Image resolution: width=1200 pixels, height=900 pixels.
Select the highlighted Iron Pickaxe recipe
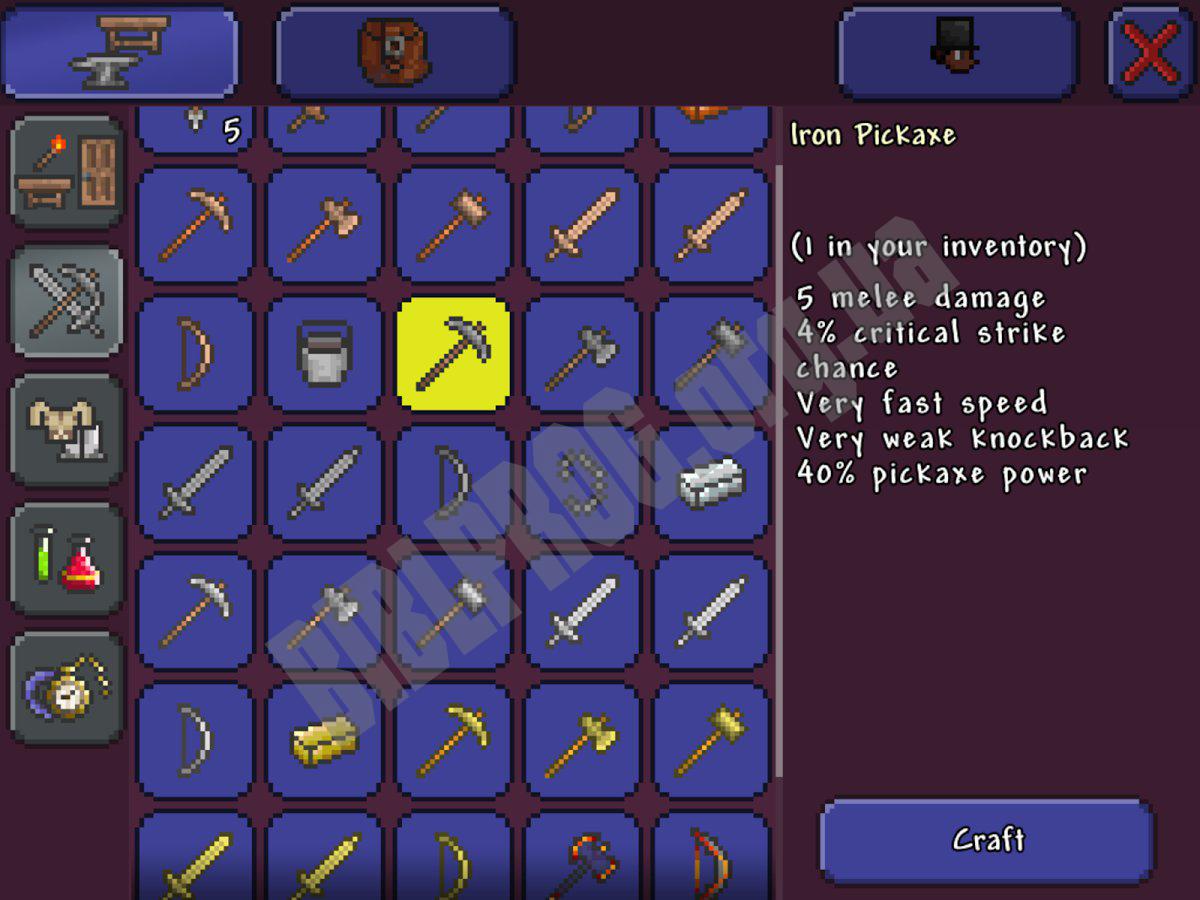(454, 353)
